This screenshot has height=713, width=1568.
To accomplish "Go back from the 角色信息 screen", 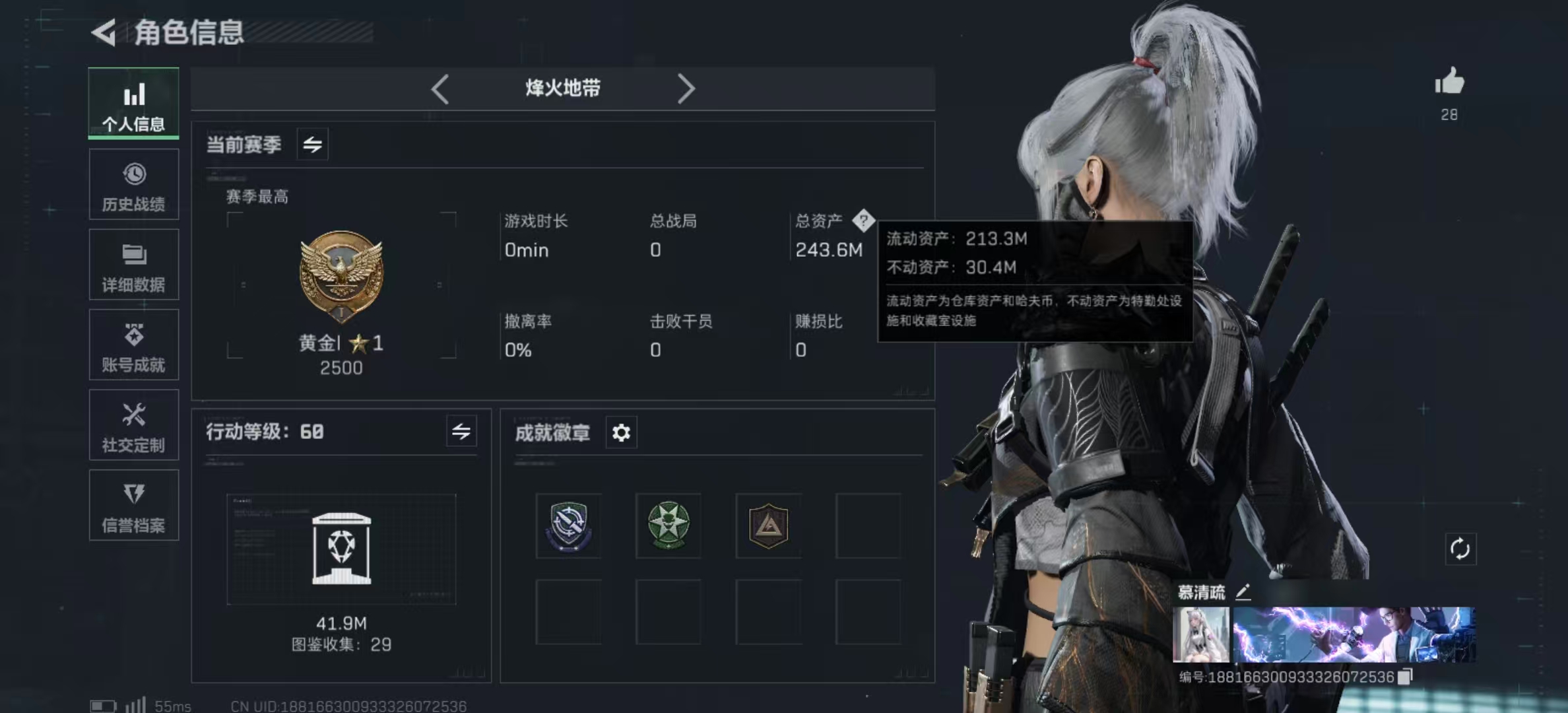I will [x=104, y=32].
